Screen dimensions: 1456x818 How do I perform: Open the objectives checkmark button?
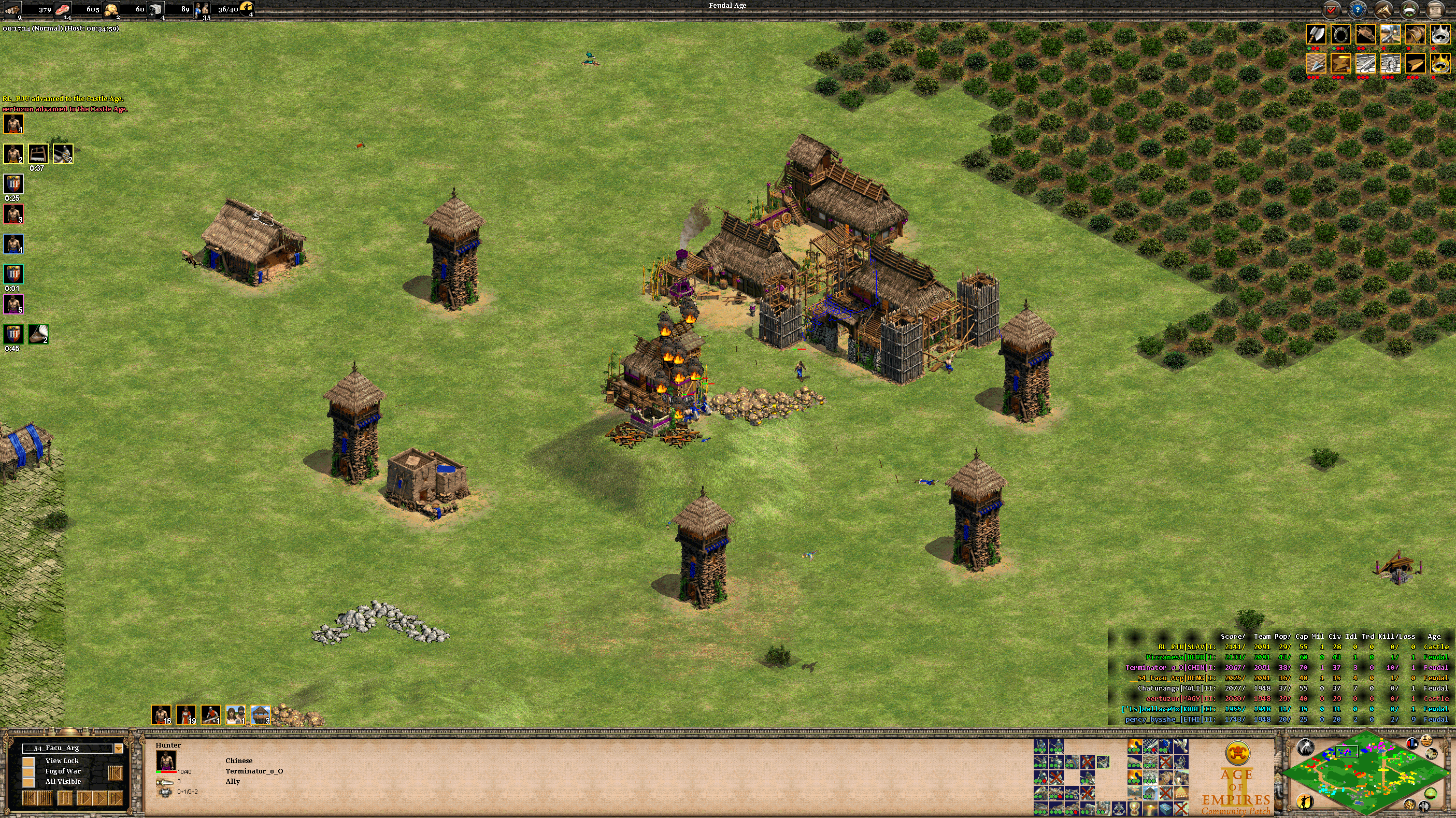tap(1332, 10)
